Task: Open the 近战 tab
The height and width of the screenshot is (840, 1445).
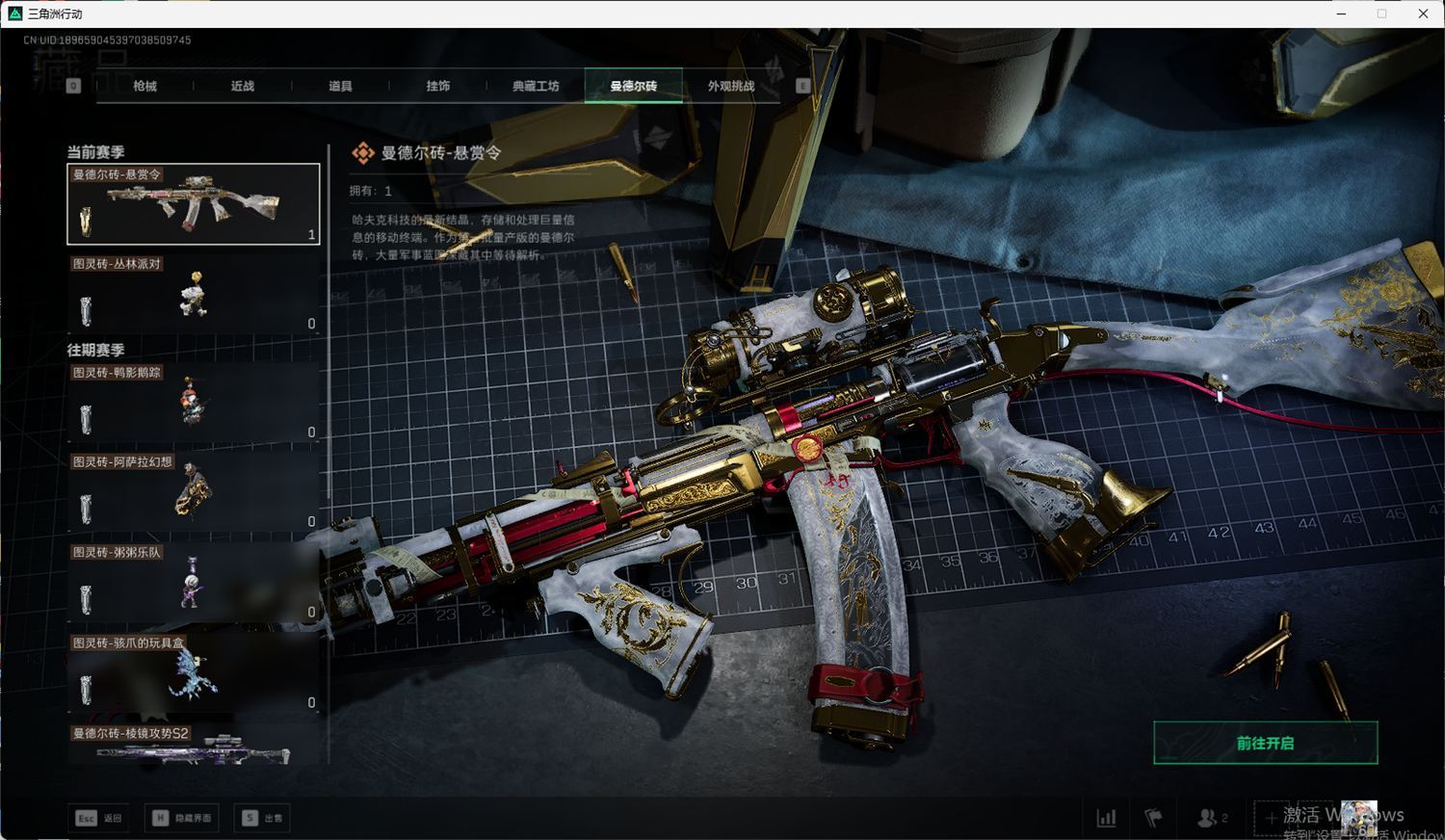Action: pyautogui.click(x=243, y=86)
